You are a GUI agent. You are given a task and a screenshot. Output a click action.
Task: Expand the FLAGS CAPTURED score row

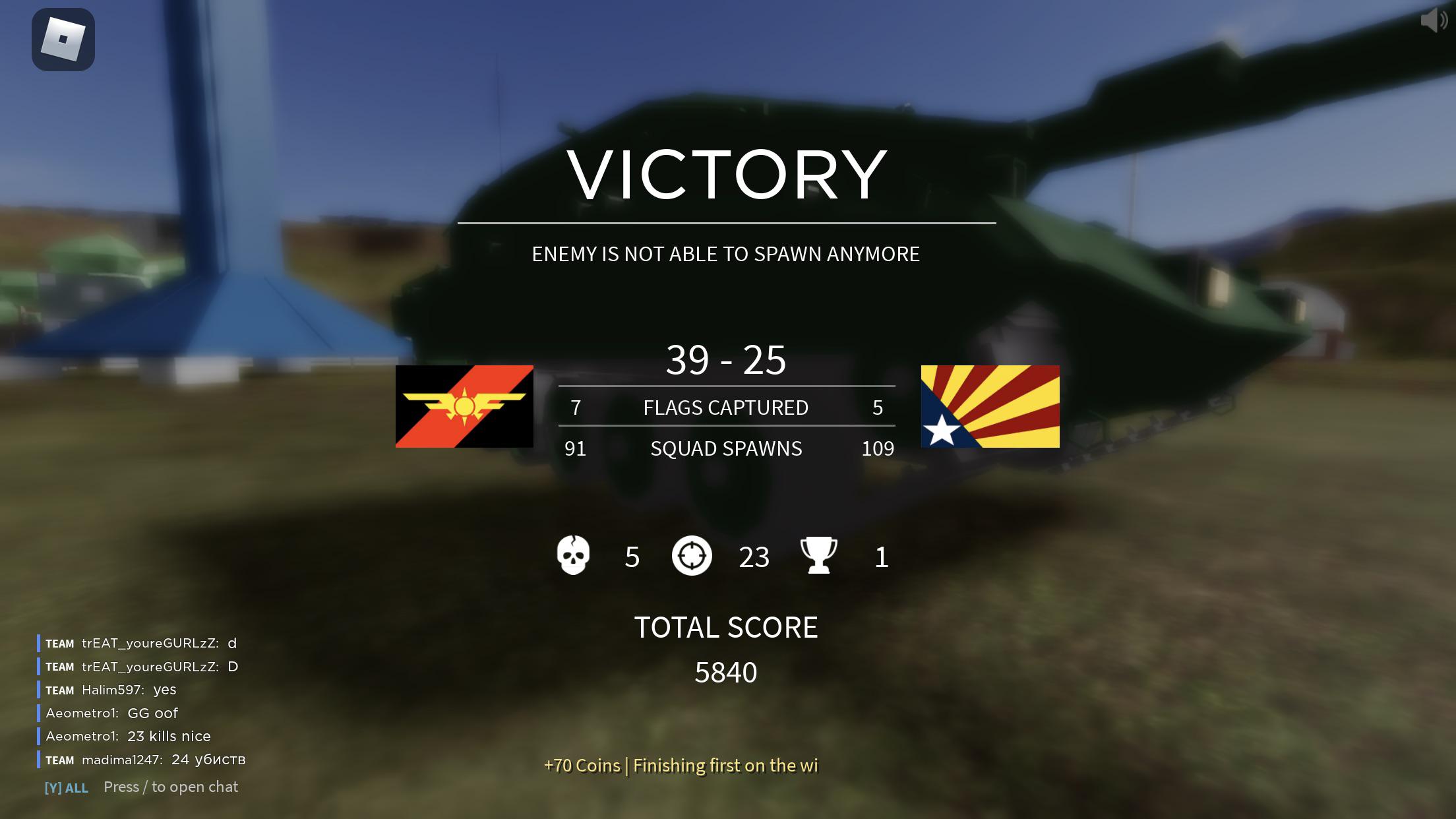[x=725, y=408]
